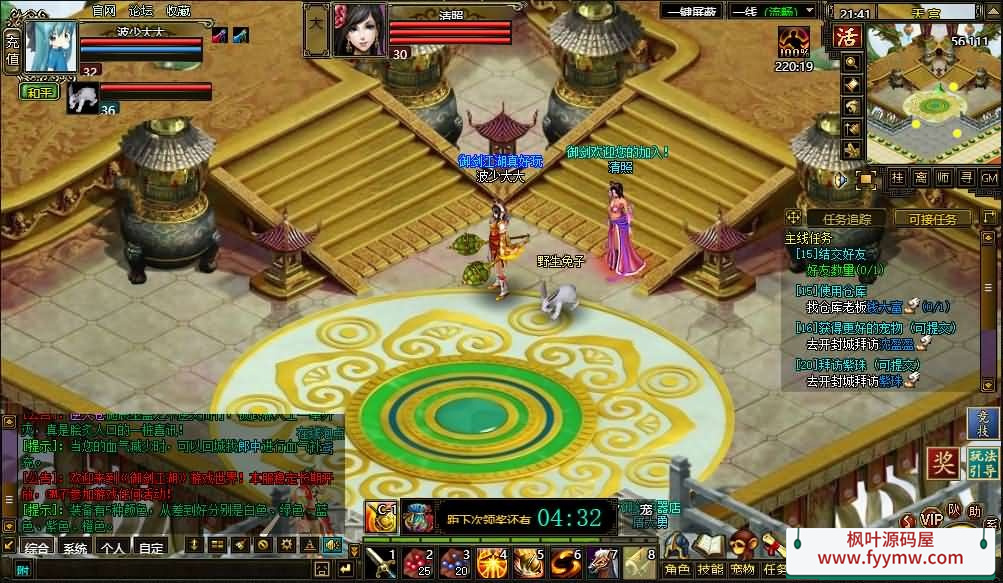1003x583 pixels.
Task: Switch to the 可接任务 tab
Action: [932, 218]
